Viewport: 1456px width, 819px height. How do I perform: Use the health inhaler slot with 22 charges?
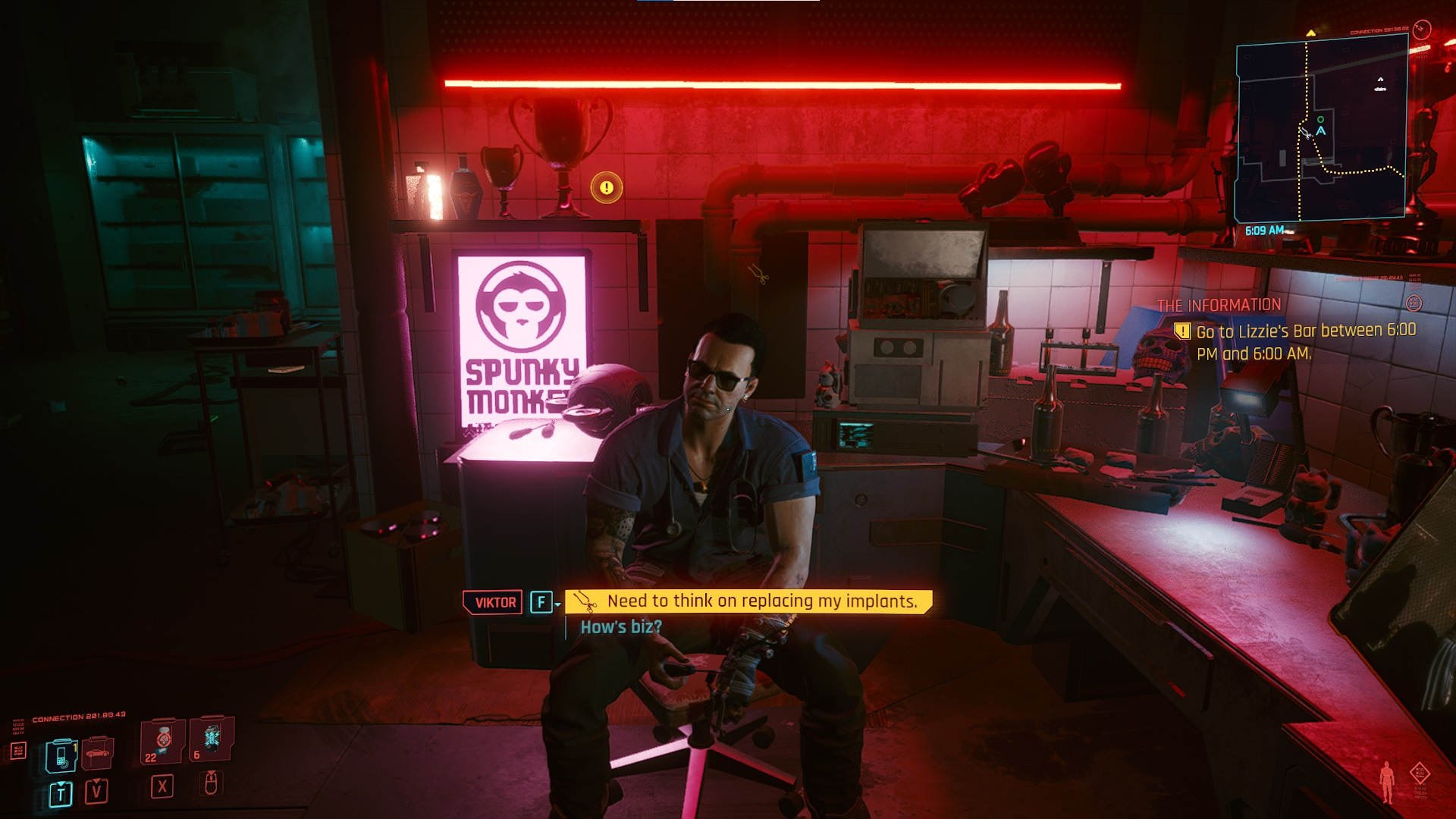(x=162, y=741)
